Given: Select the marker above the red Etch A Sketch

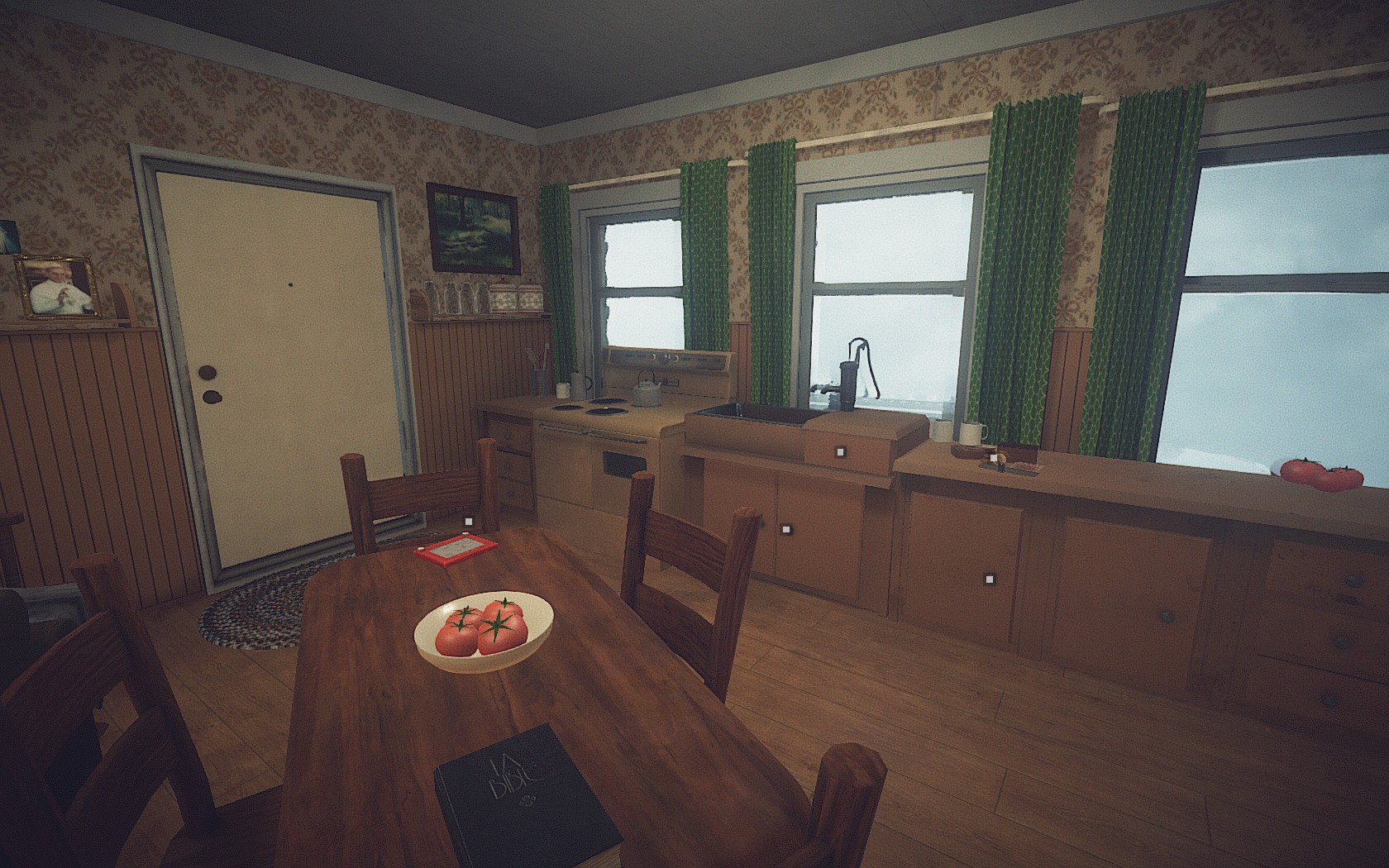Looking at the screenshot, I should coord(468,522).
